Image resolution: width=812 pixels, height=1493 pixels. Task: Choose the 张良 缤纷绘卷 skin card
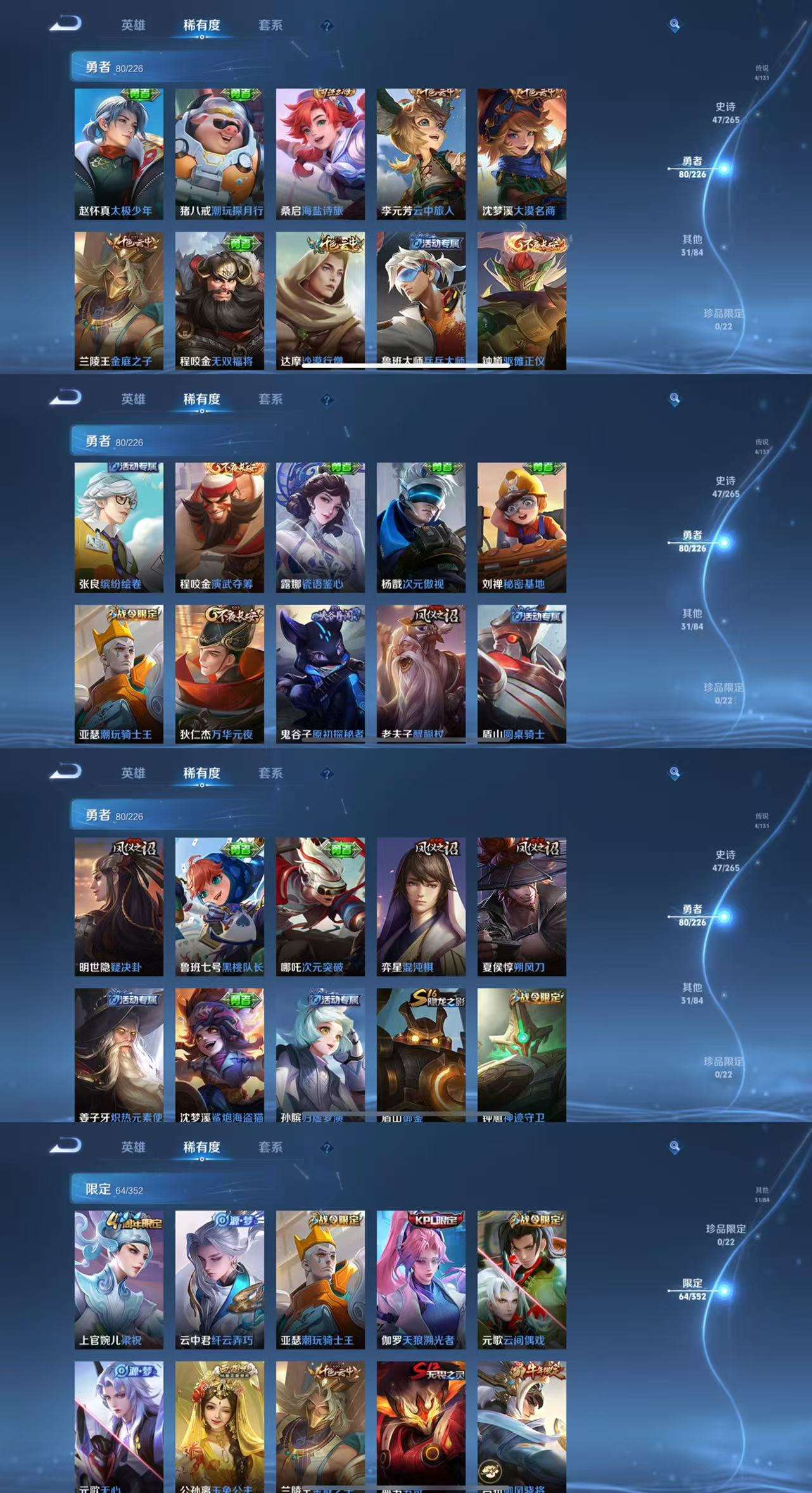pyautogui.click(x=118, y=527)
